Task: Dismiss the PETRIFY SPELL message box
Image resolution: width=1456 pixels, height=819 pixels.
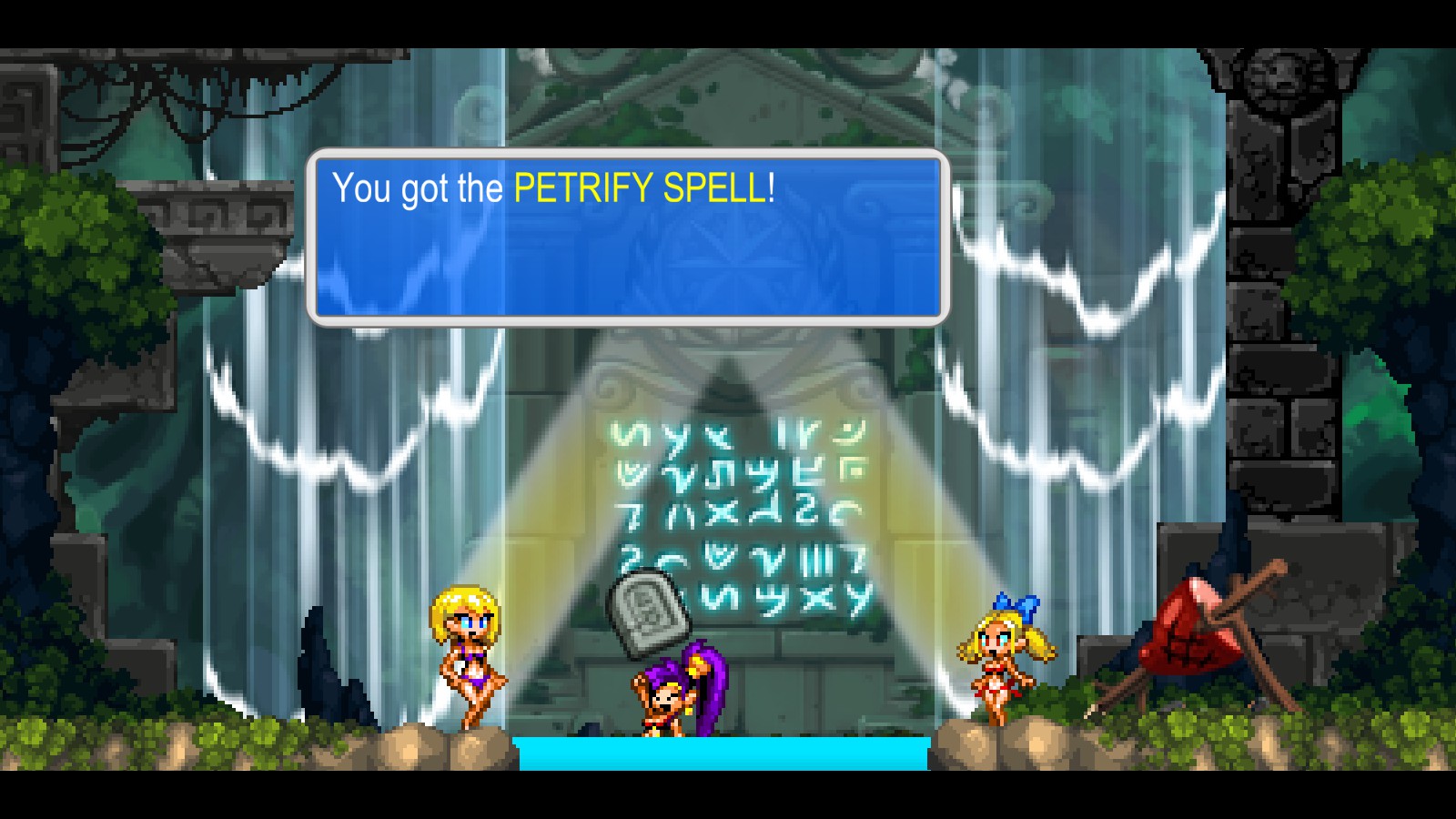Action: point(628,237)
